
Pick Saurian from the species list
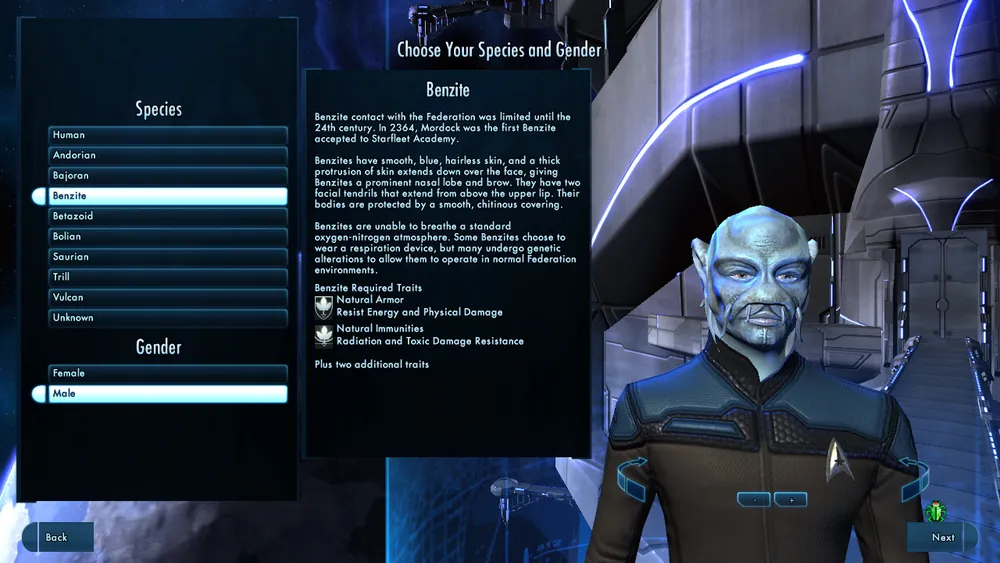(x=168, y=257)
